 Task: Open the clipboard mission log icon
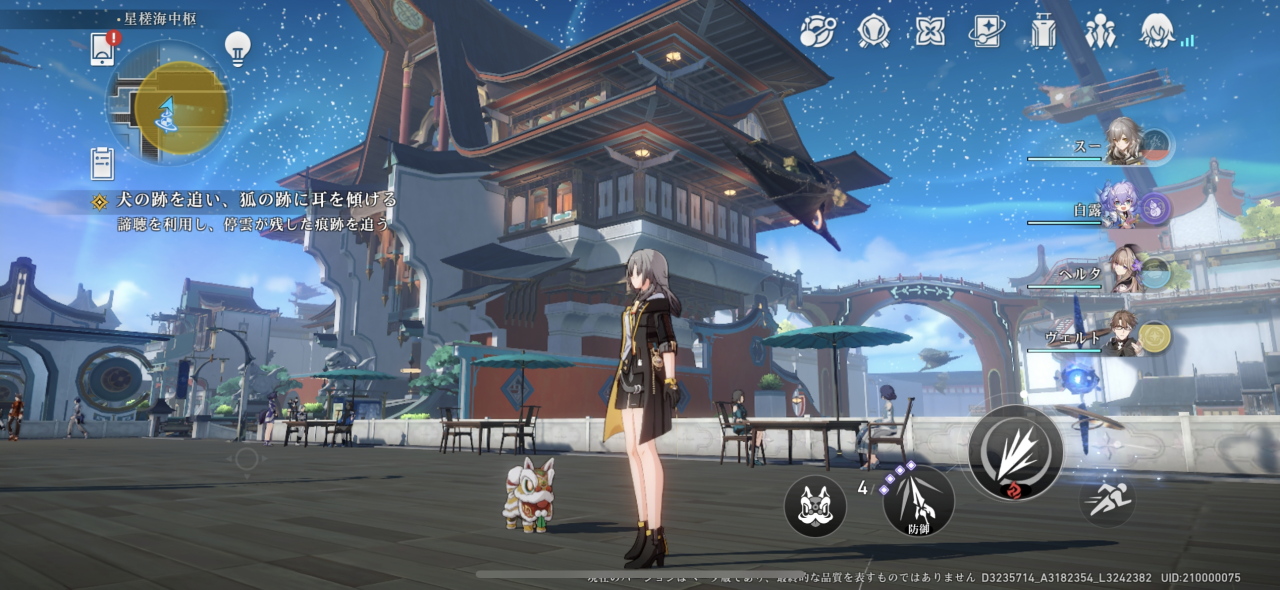[102, 162]
